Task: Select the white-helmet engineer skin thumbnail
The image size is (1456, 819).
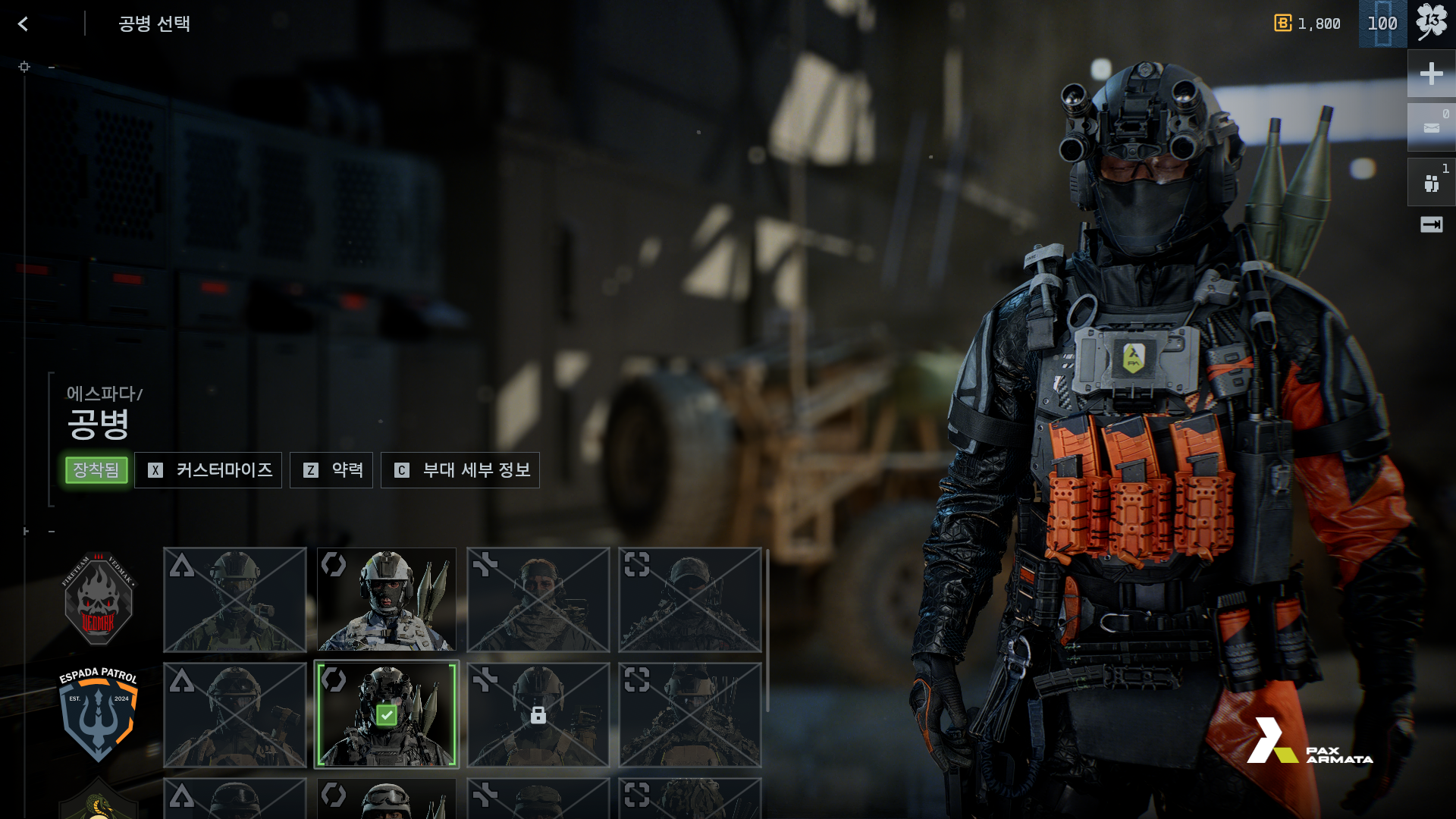Action: point(387,600)
